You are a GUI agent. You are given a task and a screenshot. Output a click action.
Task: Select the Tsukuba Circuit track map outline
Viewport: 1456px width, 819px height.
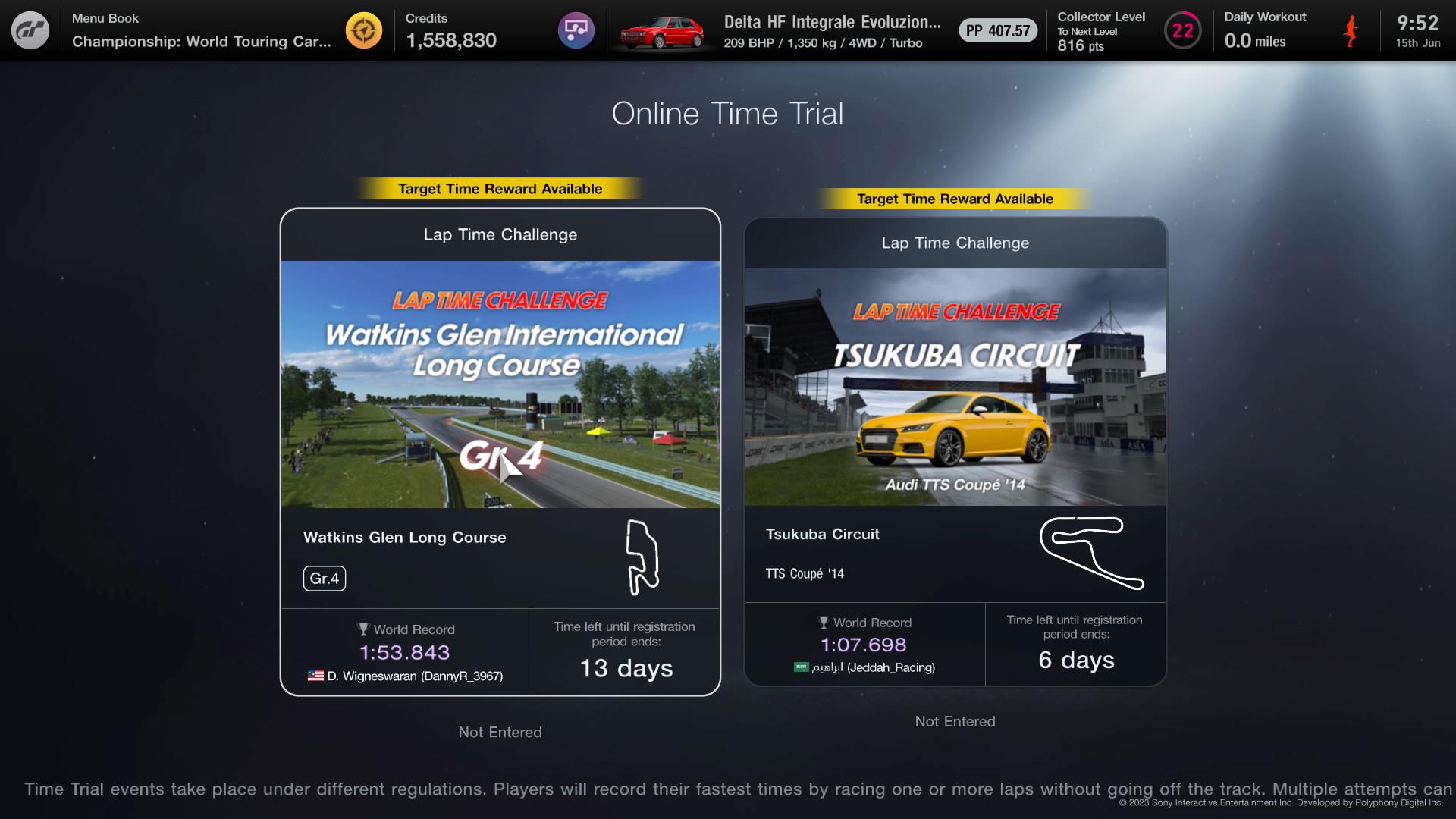click(x=1093, y=554)
